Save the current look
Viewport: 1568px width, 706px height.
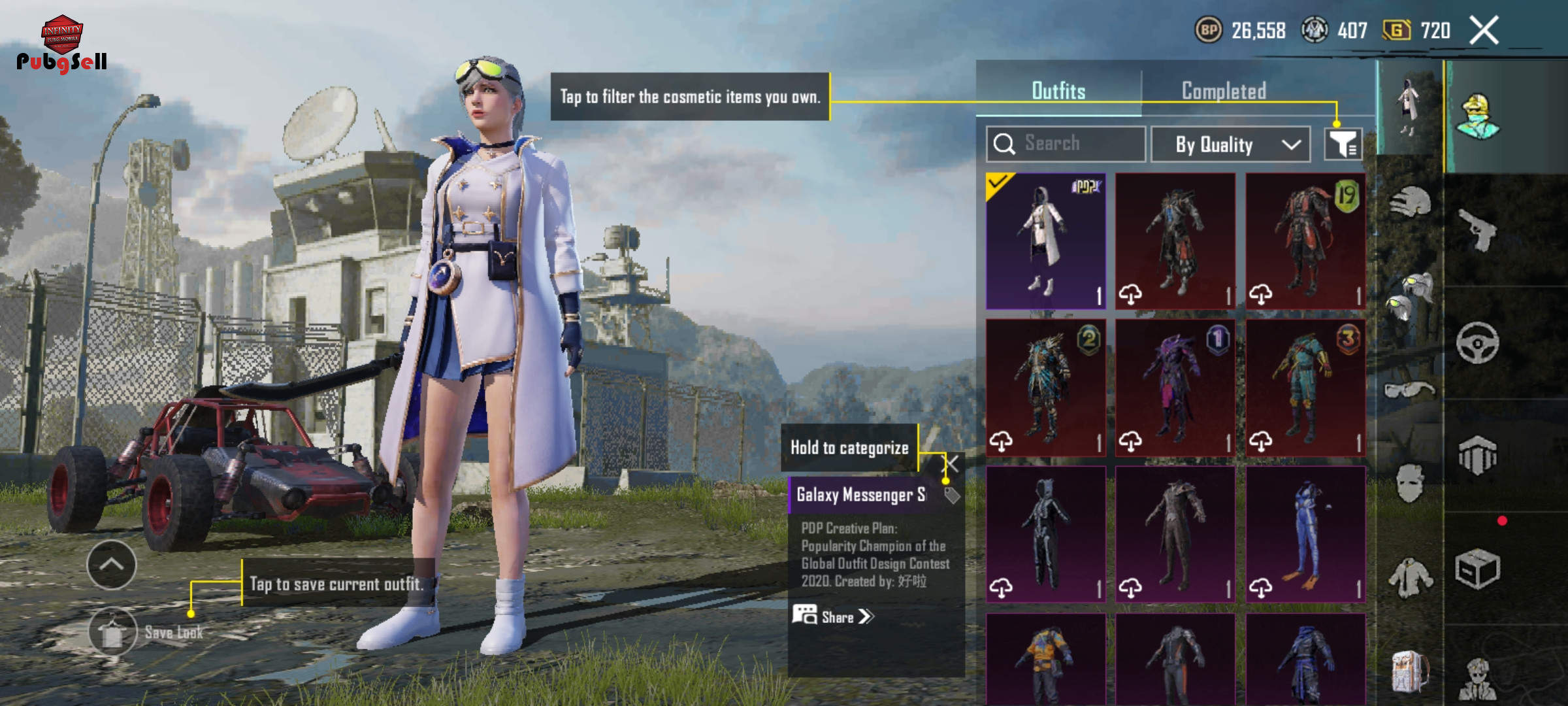coord(113,631)
